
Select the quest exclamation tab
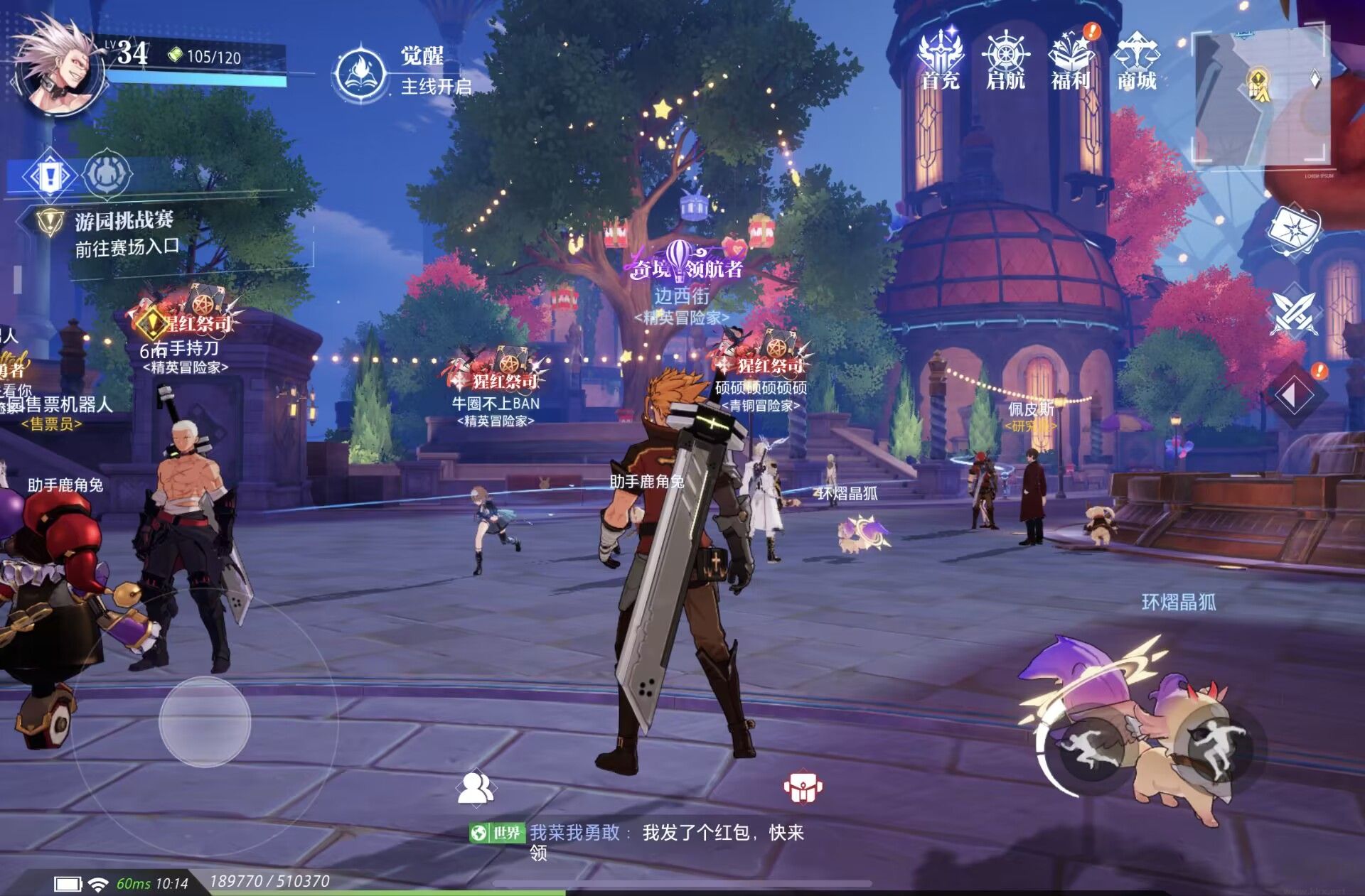pos(50,174)
